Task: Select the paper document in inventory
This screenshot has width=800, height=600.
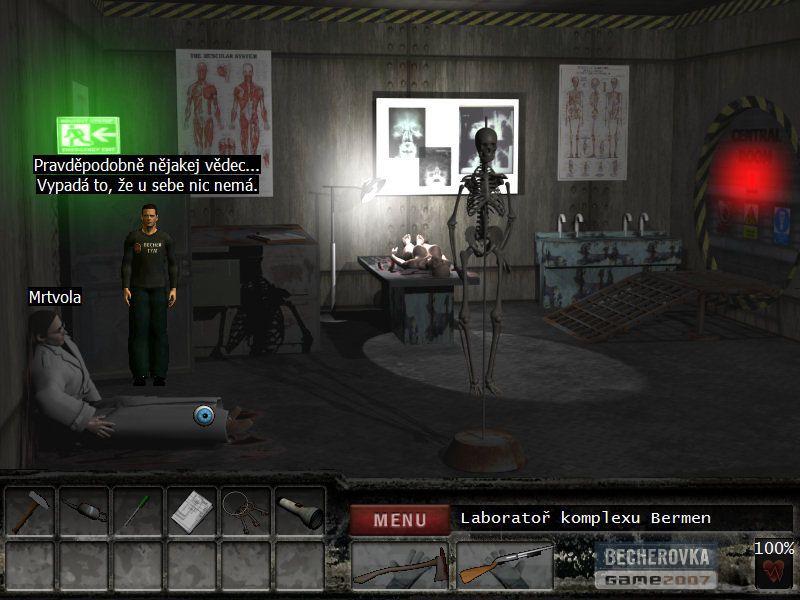Action: (192, 512)
